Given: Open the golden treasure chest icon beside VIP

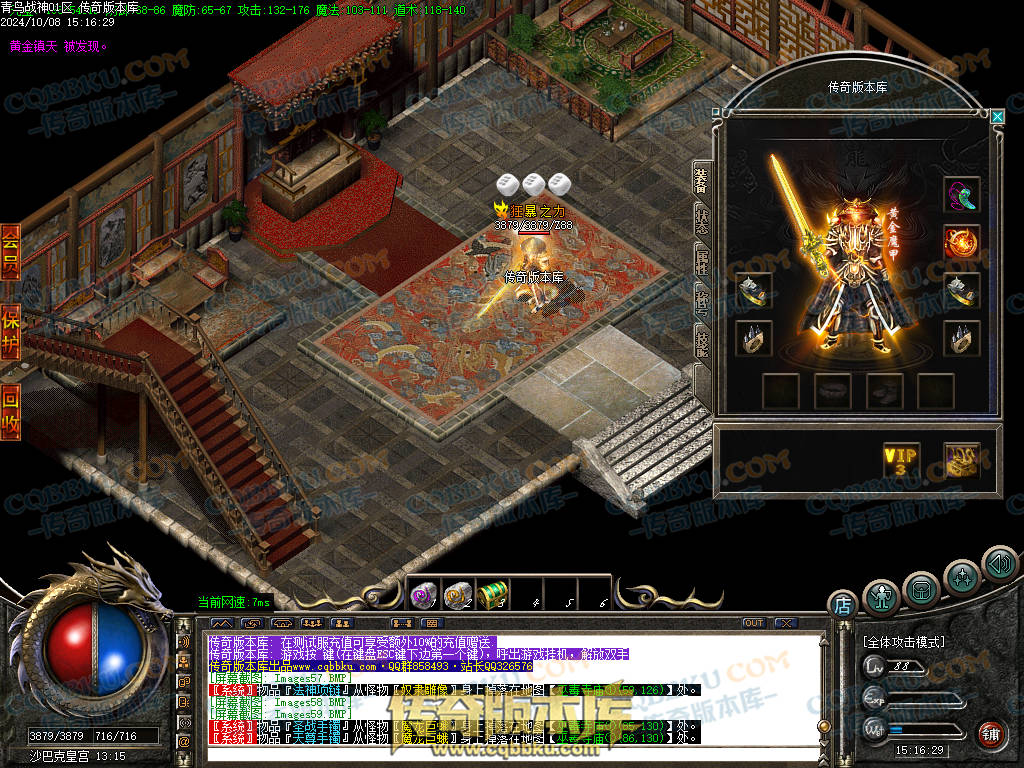Looking at the screenshot, I should pyautogui.click(x=961, y=460).
